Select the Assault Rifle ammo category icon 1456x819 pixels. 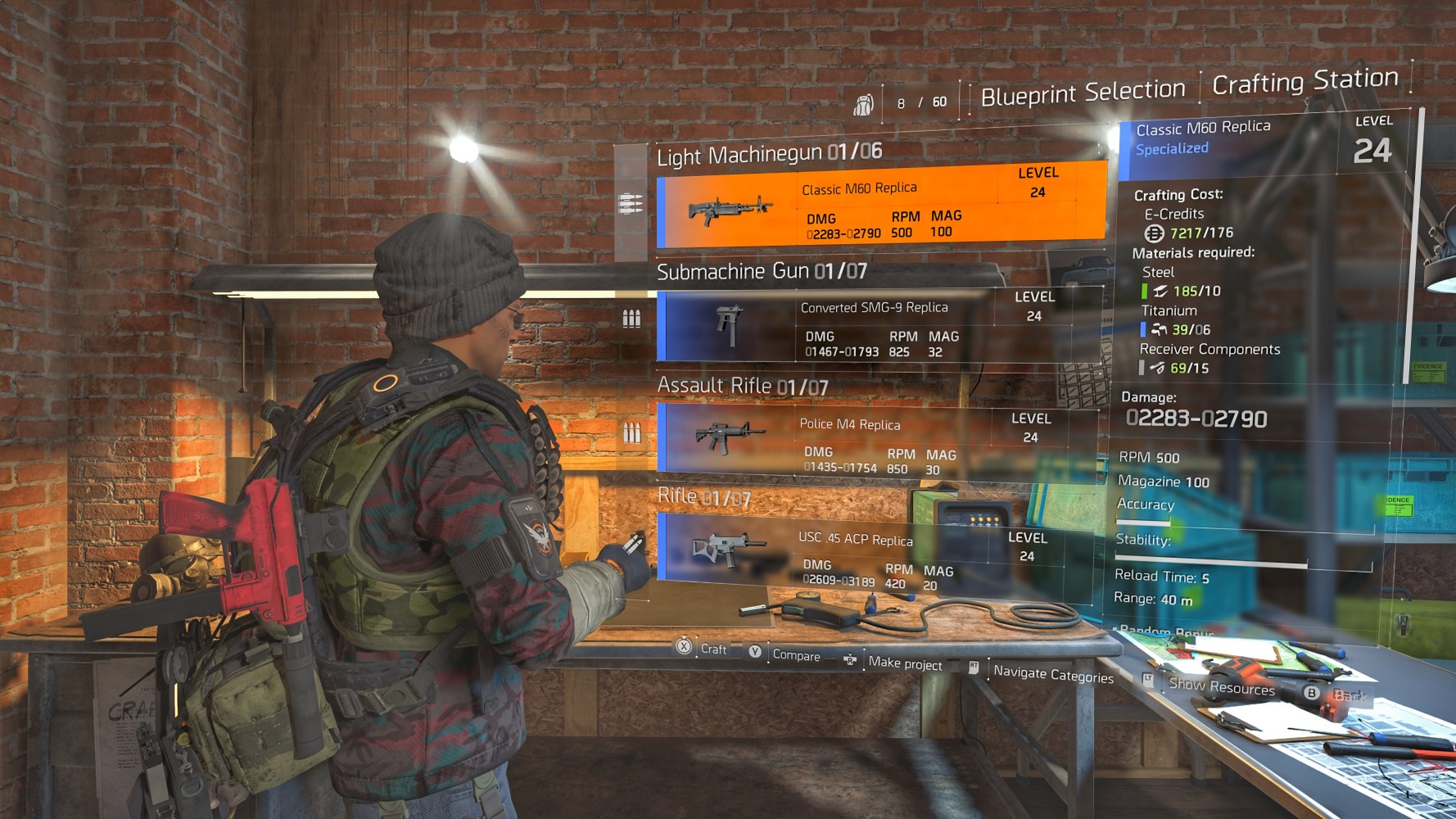point(631,429)
